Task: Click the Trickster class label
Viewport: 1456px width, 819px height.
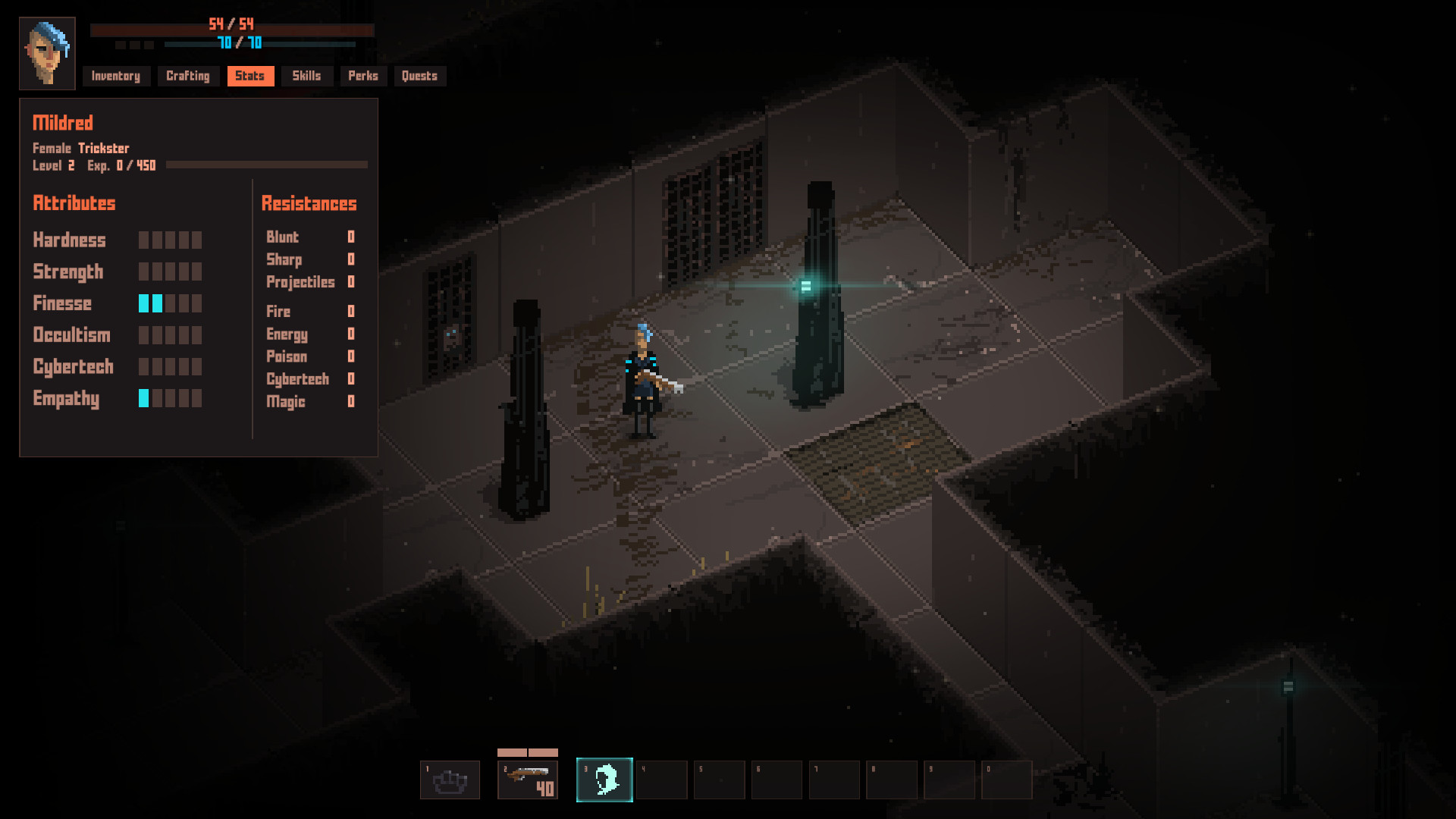Action: coord(105,148)
